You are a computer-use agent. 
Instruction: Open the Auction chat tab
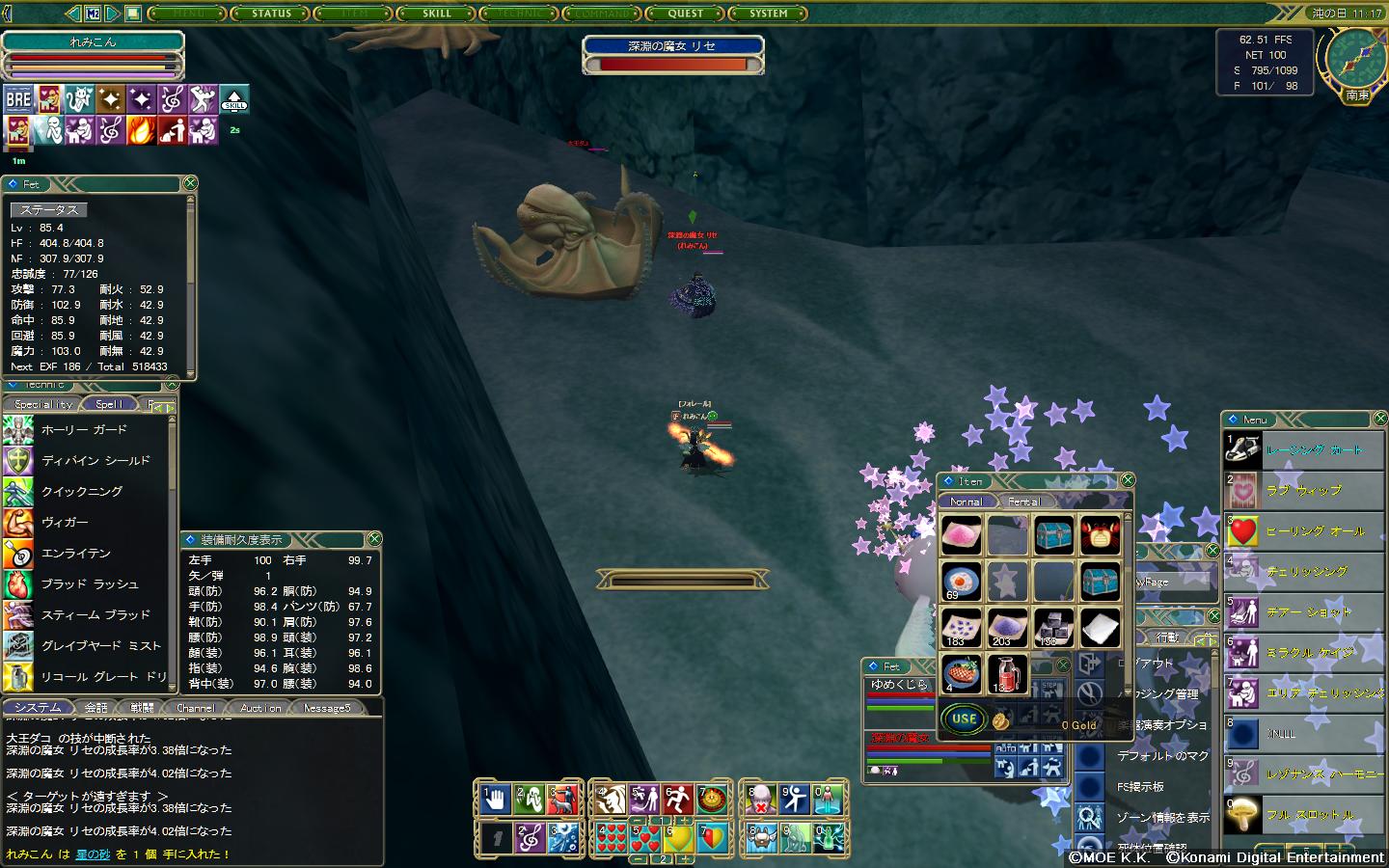coord(260,708)
